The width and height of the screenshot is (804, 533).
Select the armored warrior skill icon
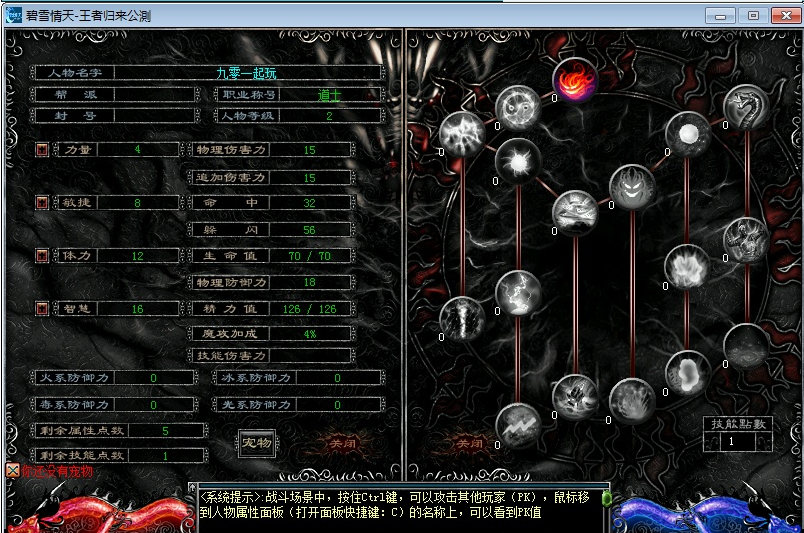click(746, 240)
